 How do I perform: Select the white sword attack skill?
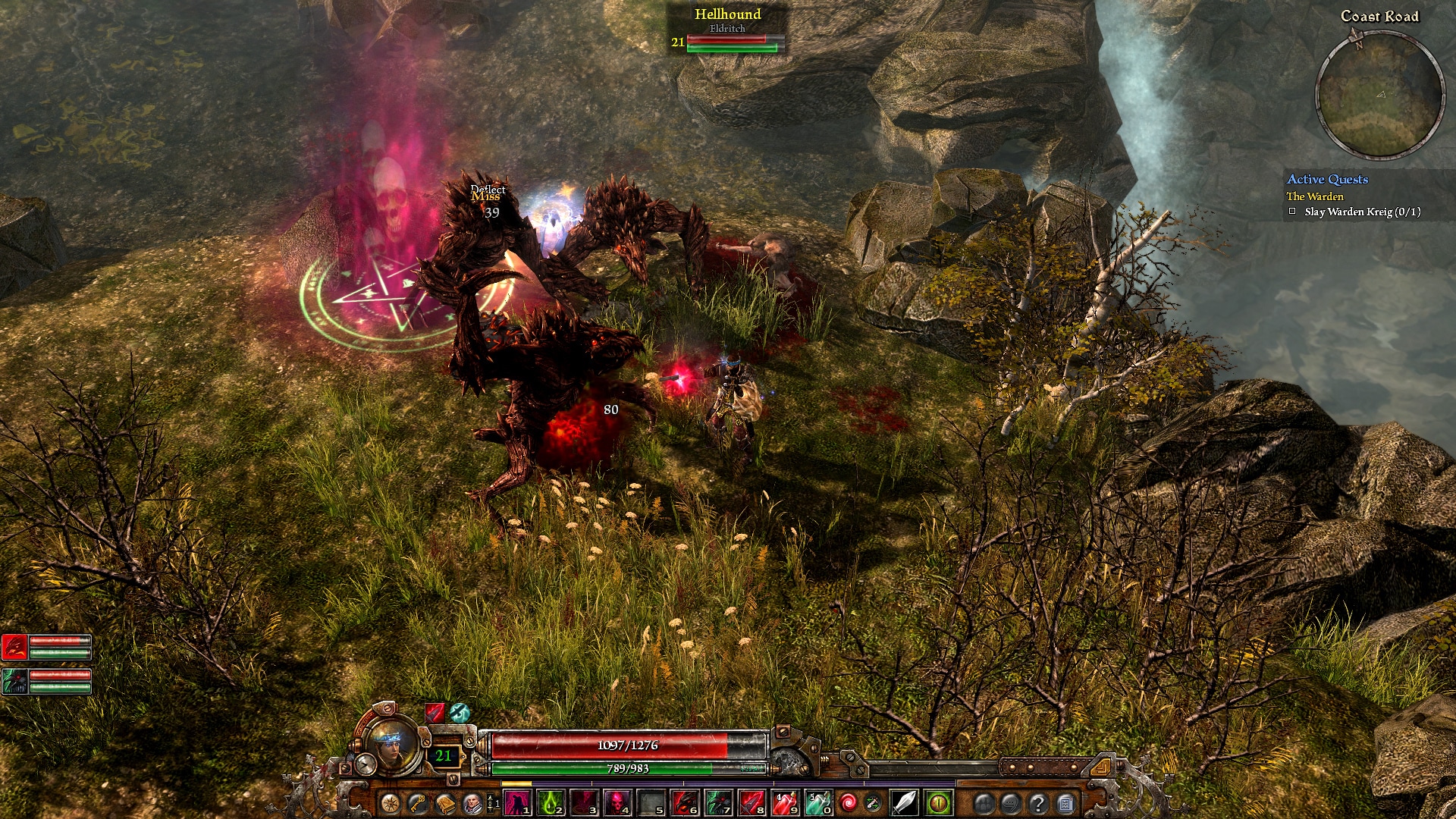pyautogui.click(x=905, y=802)
